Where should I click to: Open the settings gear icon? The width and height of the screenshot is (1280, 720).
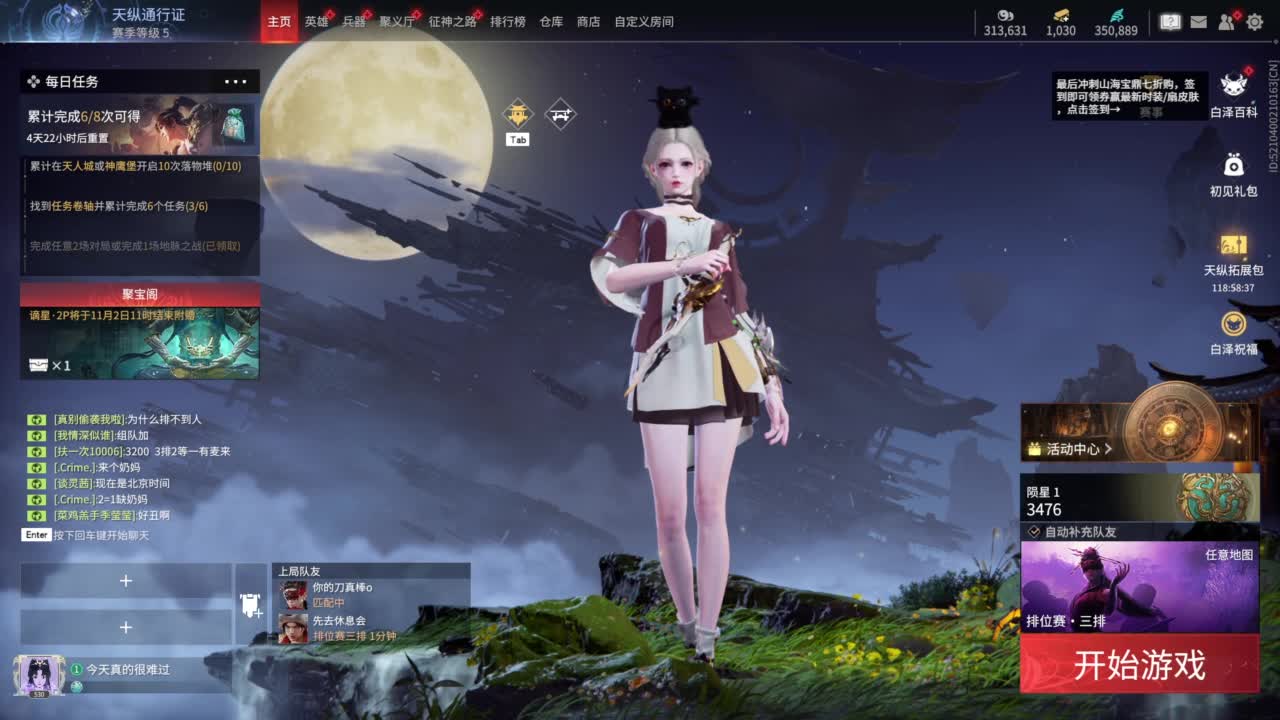tap(1255, 21)
